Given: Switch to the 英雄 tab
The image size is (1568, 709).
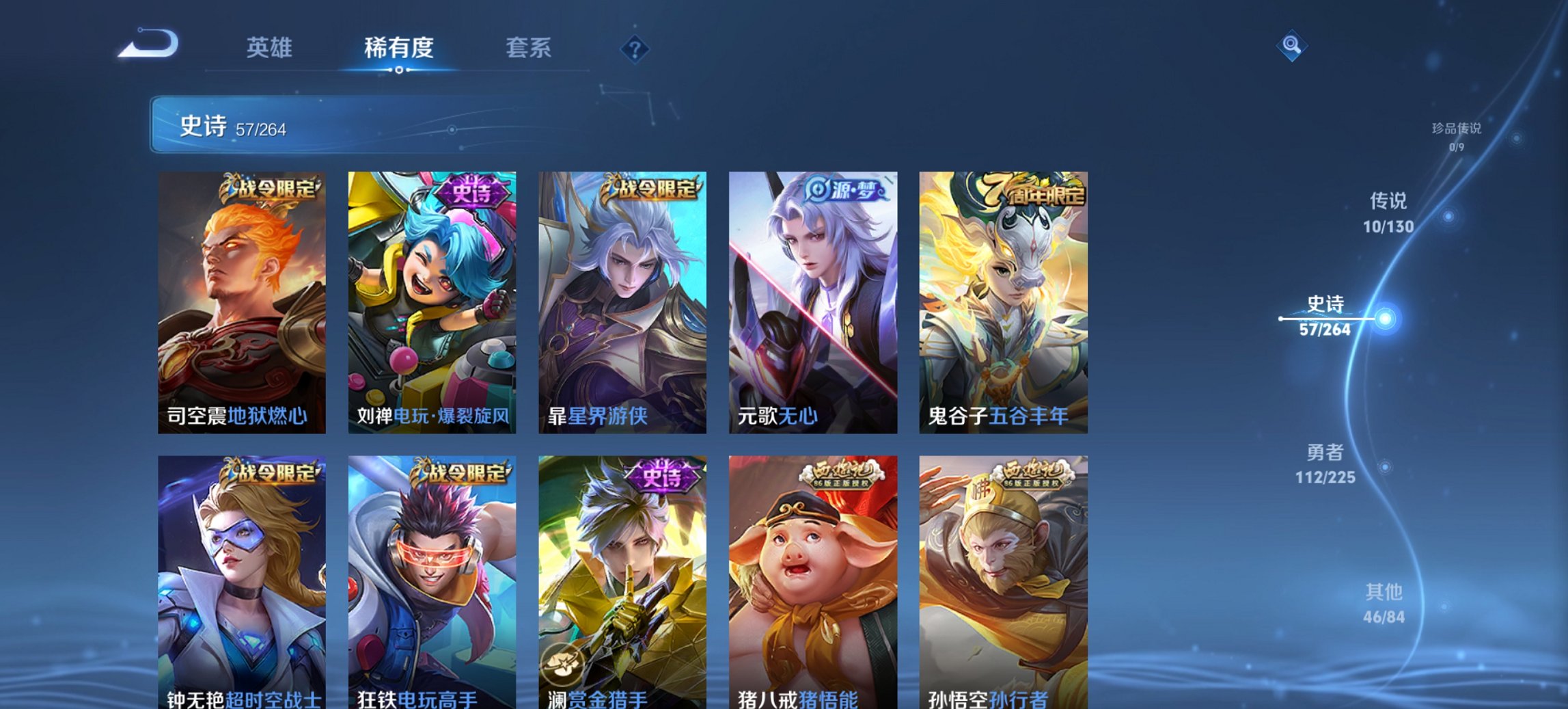Looking at the screenshot, I should click(x=271, y=48).
